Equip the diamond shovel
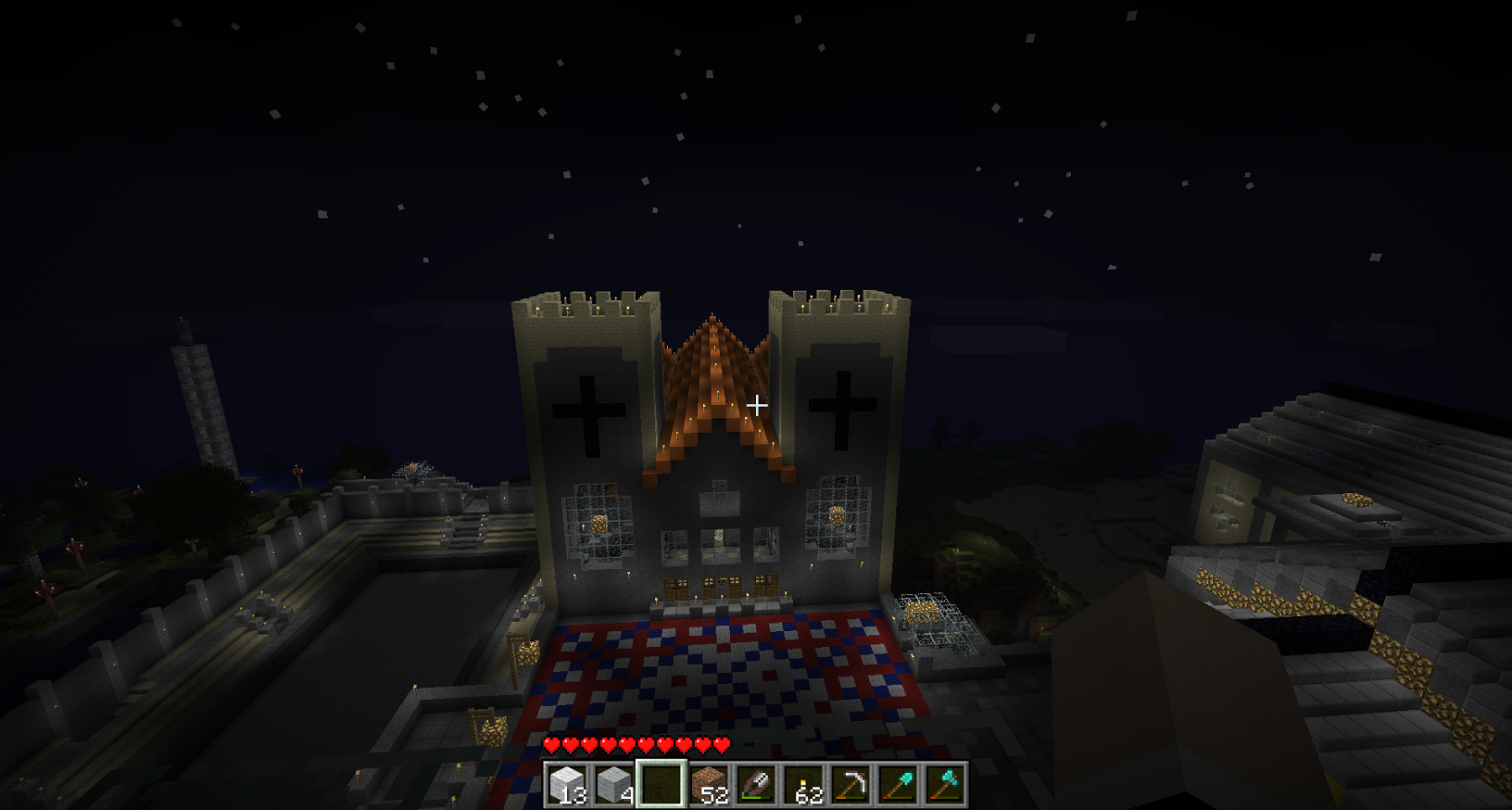 tap(899, 785)
